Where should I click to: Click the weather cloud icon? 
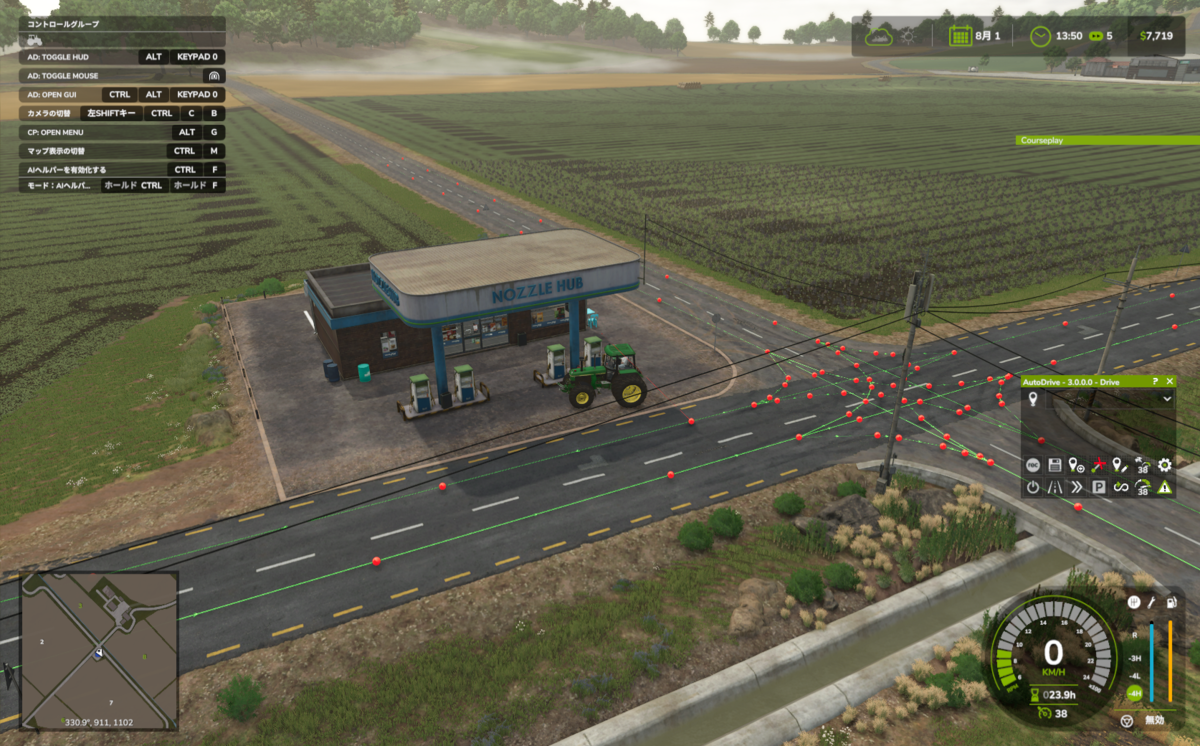(x=880, y=36)
